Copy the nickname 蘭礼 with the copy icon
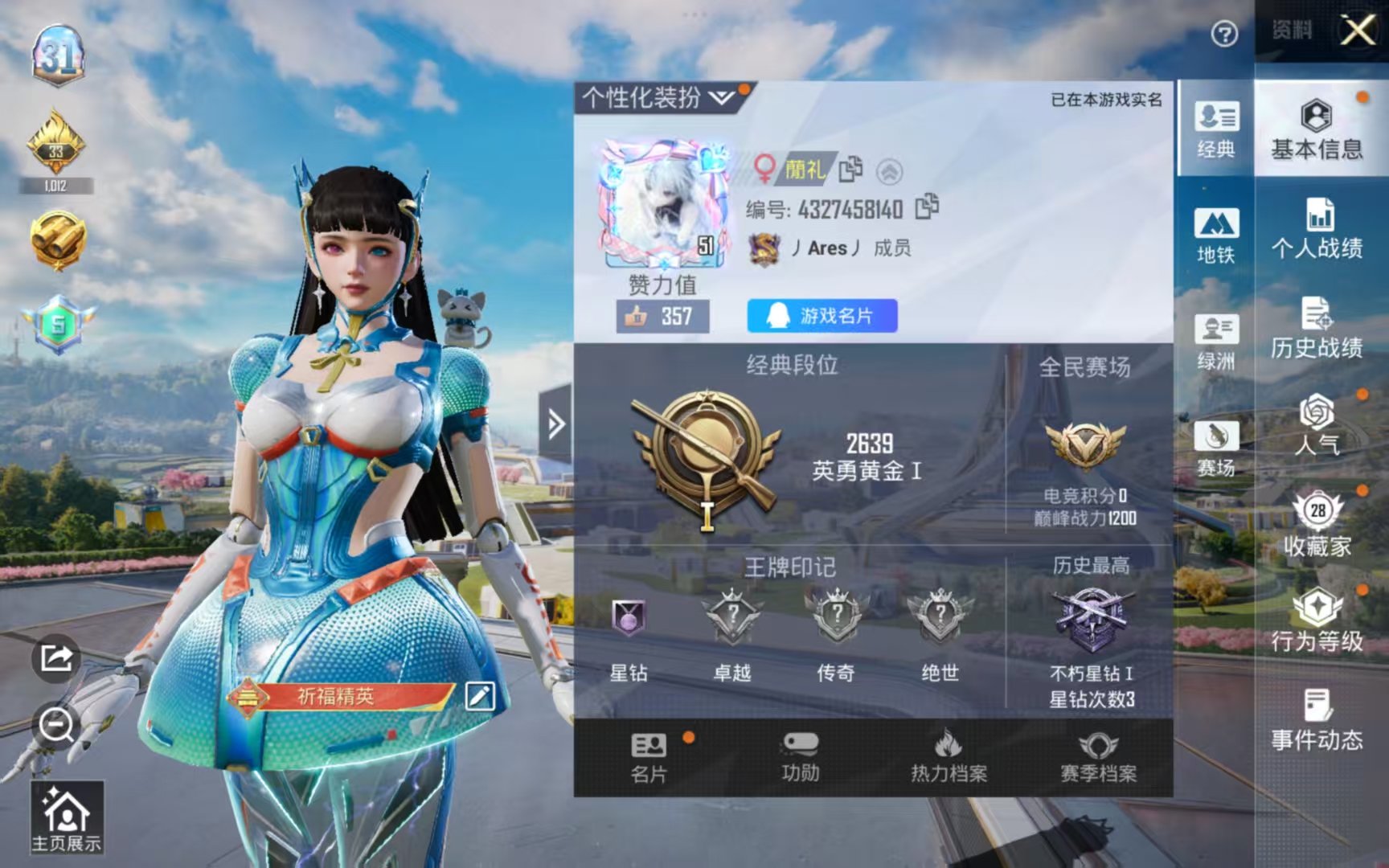Viewport: 1389px width, 868px height. (x=851, y=169)
